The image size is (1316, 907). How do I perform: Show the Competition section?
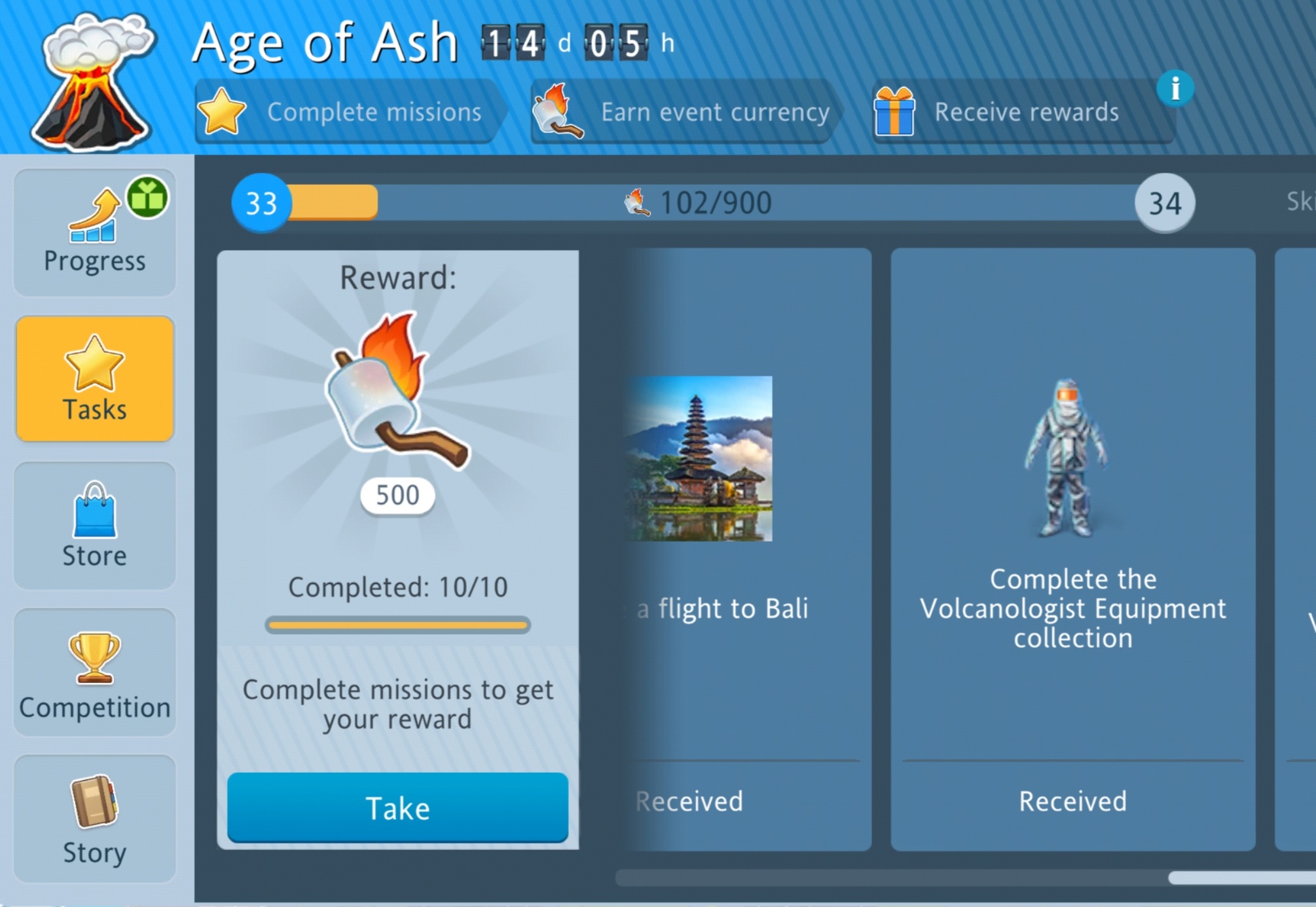pyautogui.click(x=94, y=673)
